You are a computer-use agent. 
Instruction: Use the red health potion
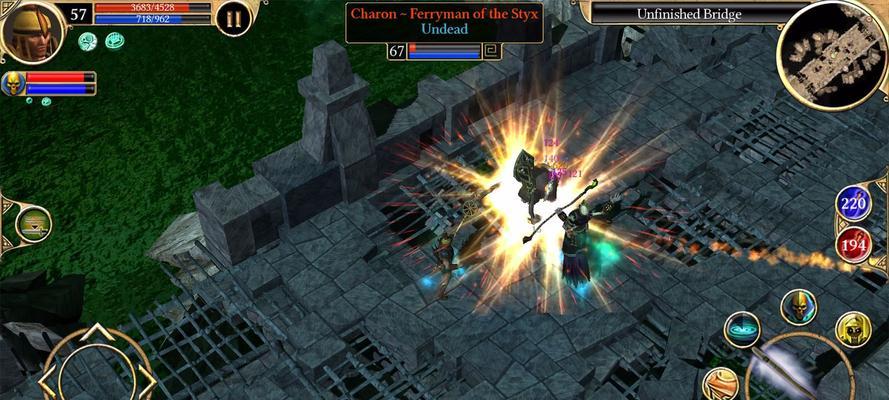(x=853, y=245)
